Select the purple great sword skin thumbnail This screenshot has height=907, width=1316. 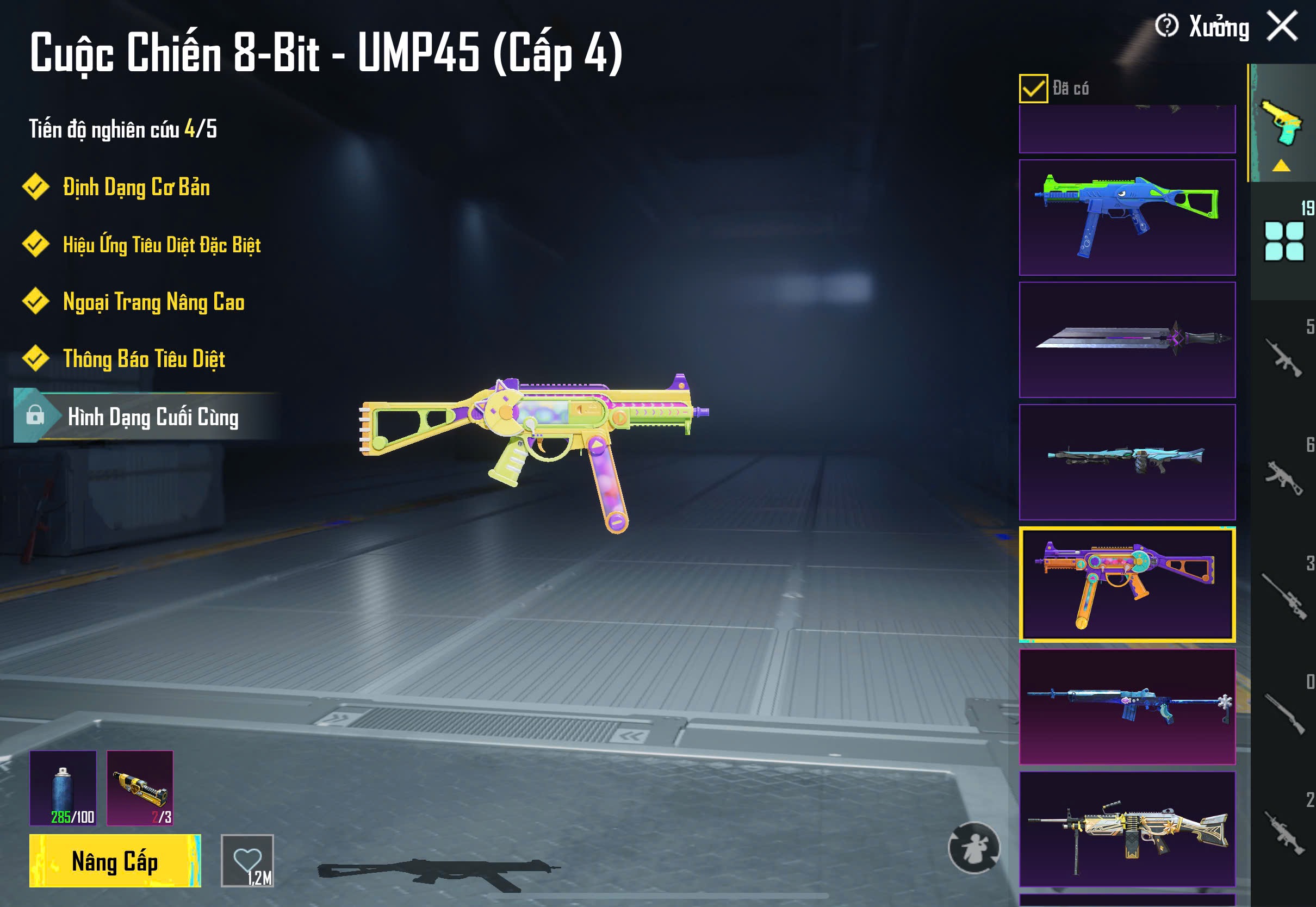tap(1127, 340)
